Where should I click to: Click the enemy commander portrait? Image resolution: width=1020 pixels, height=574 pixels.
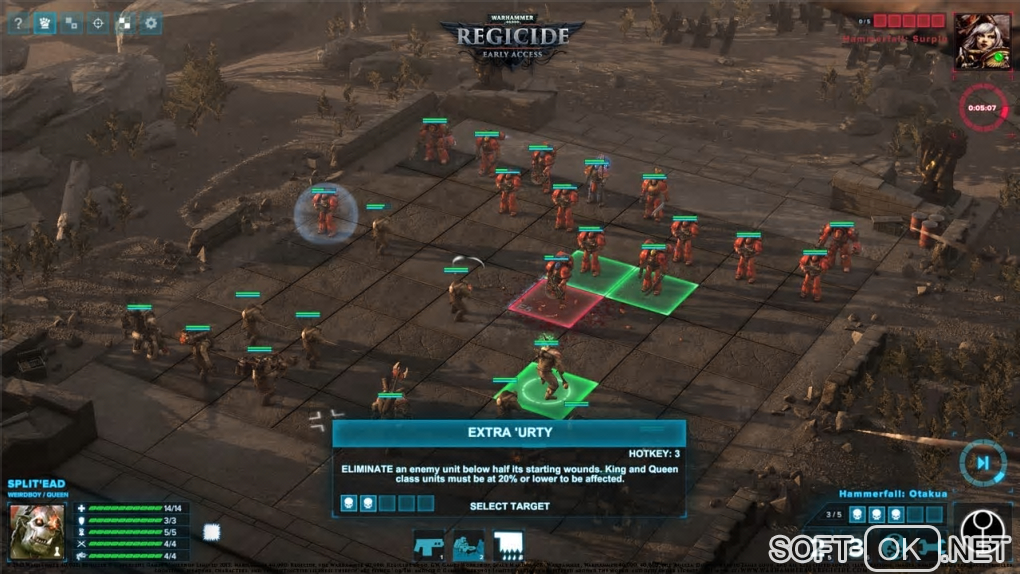[x=981, y=41]
